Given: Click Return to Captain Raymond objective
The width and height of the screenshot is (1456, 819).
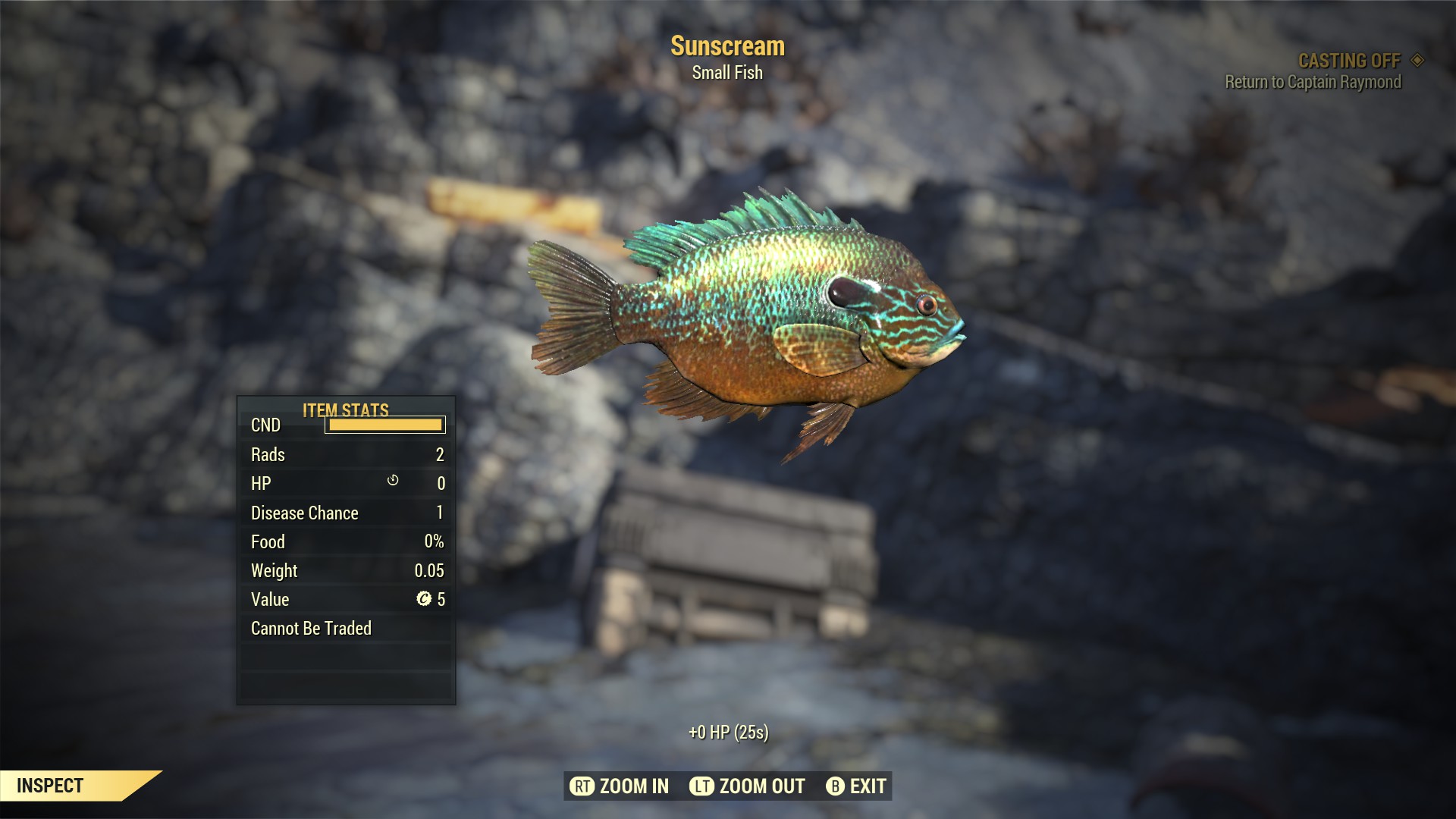Looking at the screenshot, I should click(1313, 83).
